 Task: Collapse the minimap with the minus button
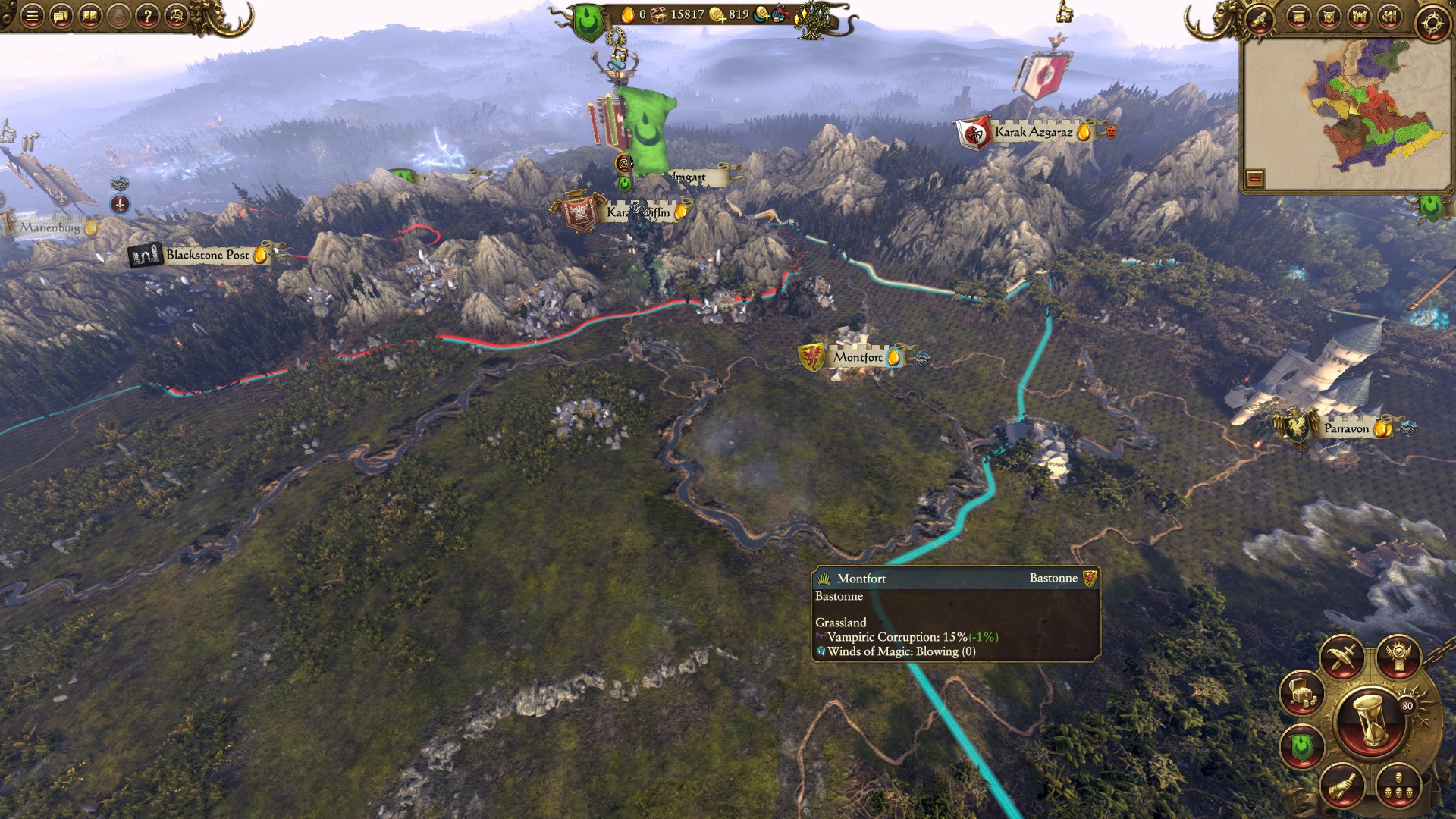click(x=1255, y=179)
